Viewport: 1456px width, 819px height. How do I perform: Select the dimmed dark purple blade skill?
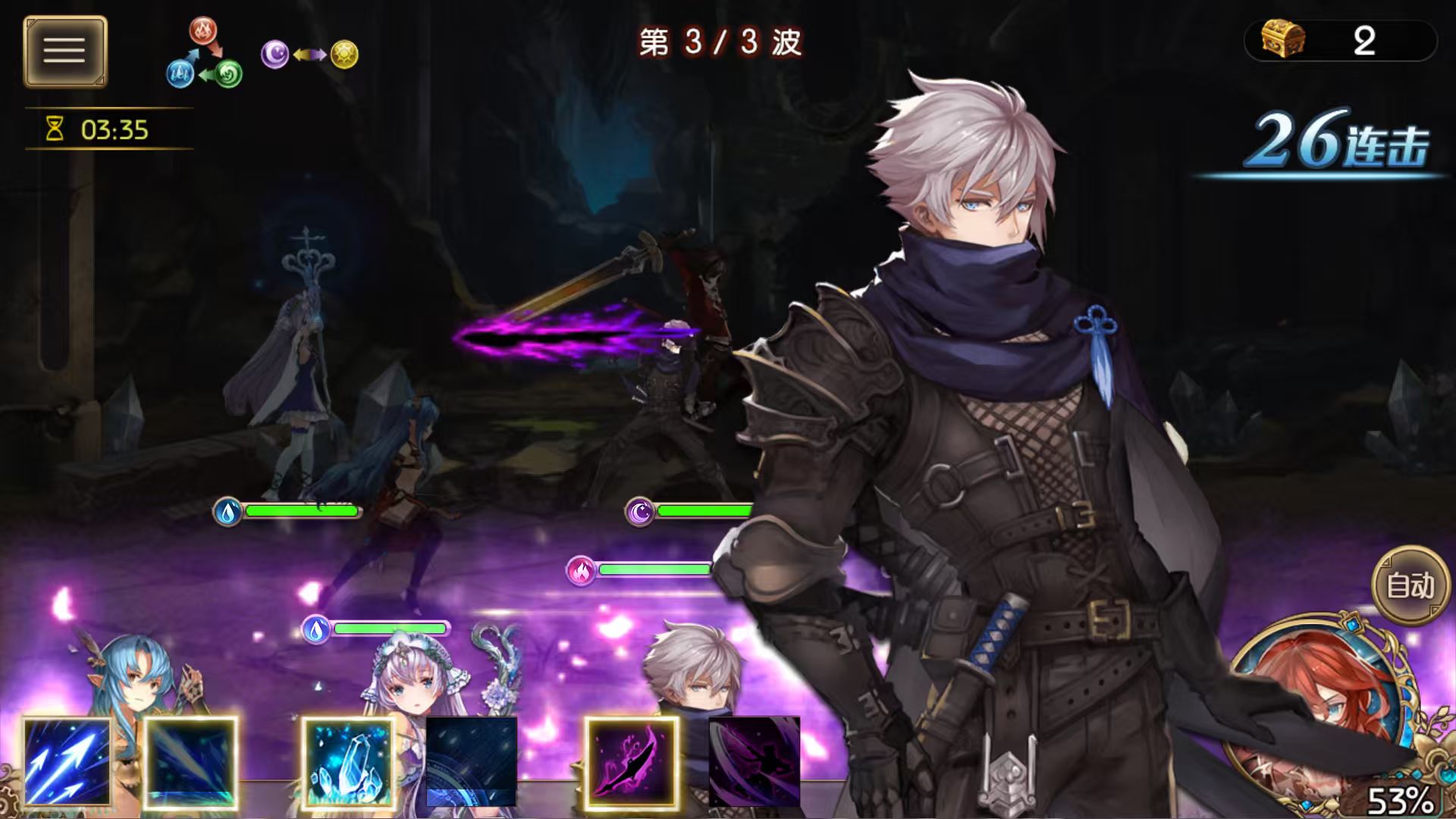click(755, 761)
